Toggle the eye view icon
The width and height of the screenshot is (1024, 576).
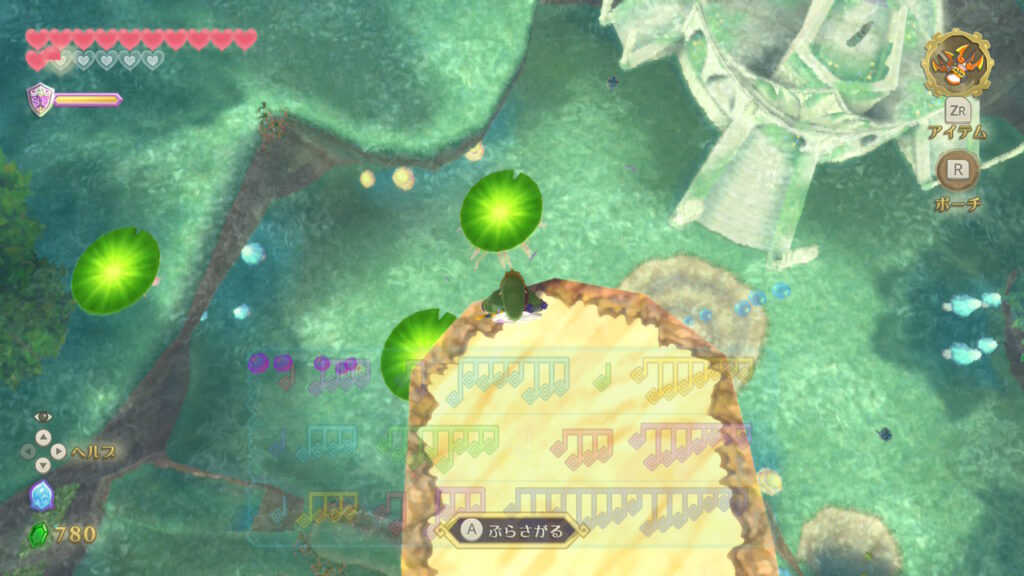42,417
